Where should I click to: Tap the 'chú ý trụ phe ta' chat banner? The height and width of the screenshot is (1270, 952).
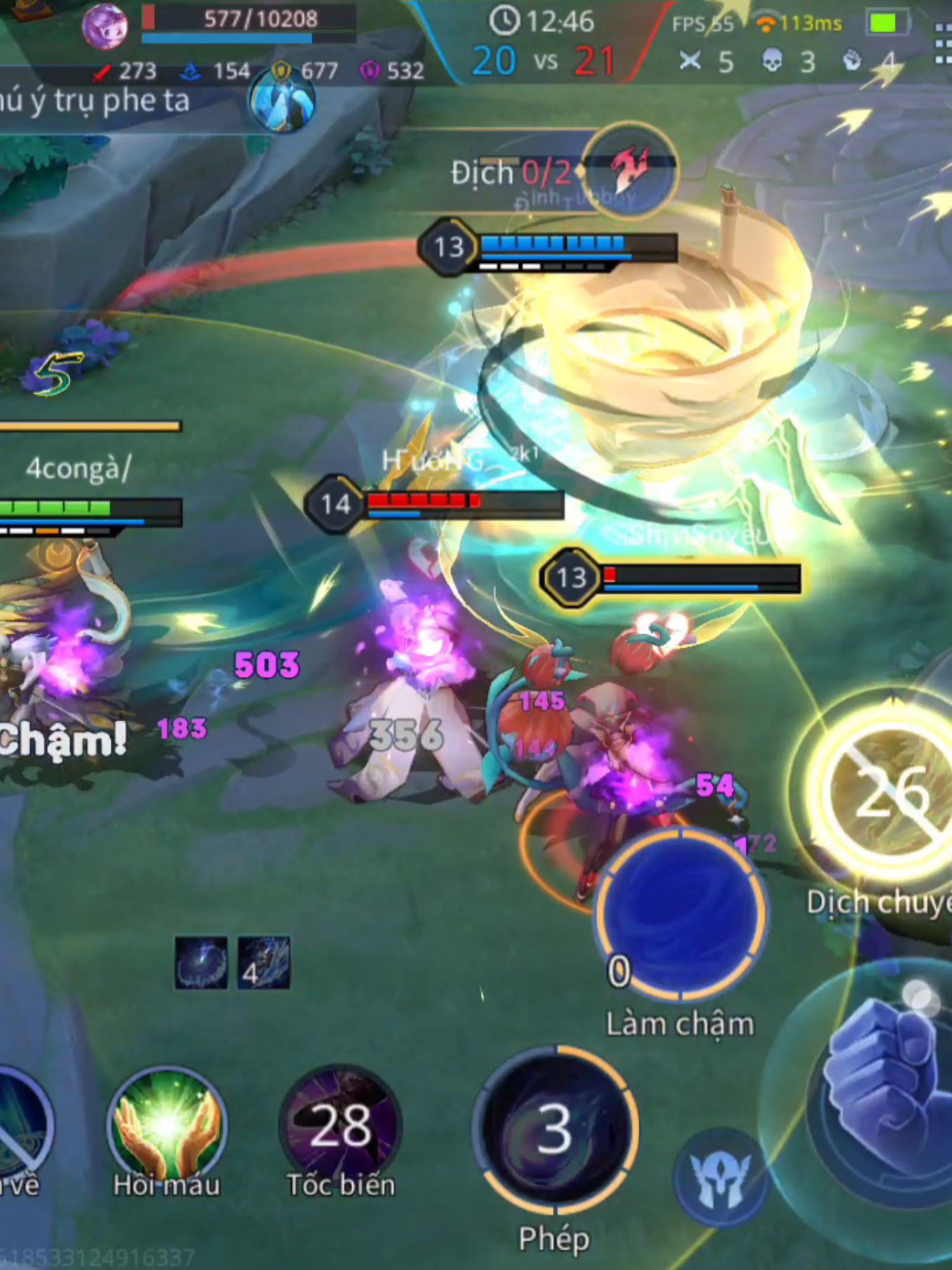(x=95, y=101)
